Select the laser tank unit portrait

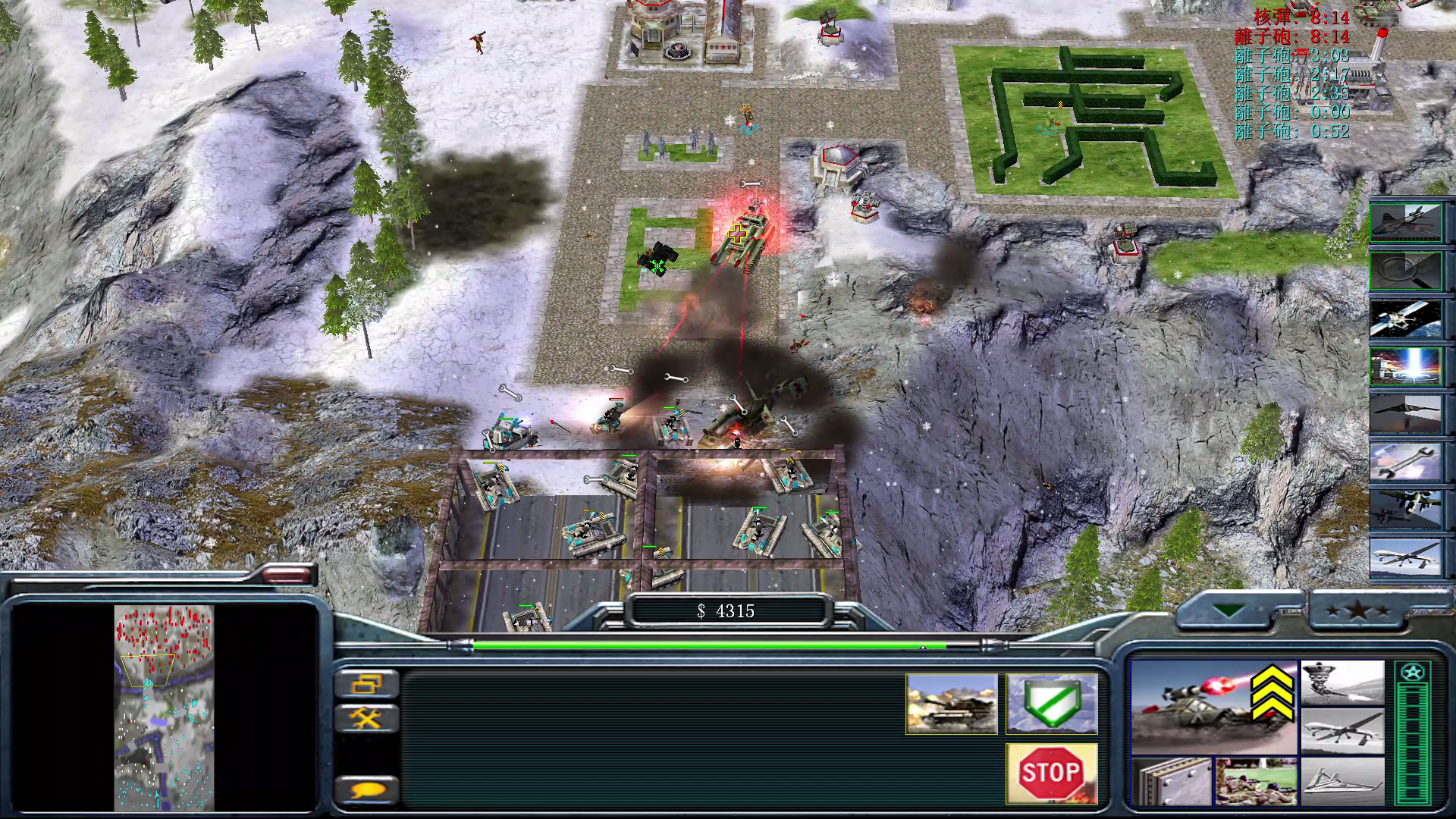click(1213, 705)
